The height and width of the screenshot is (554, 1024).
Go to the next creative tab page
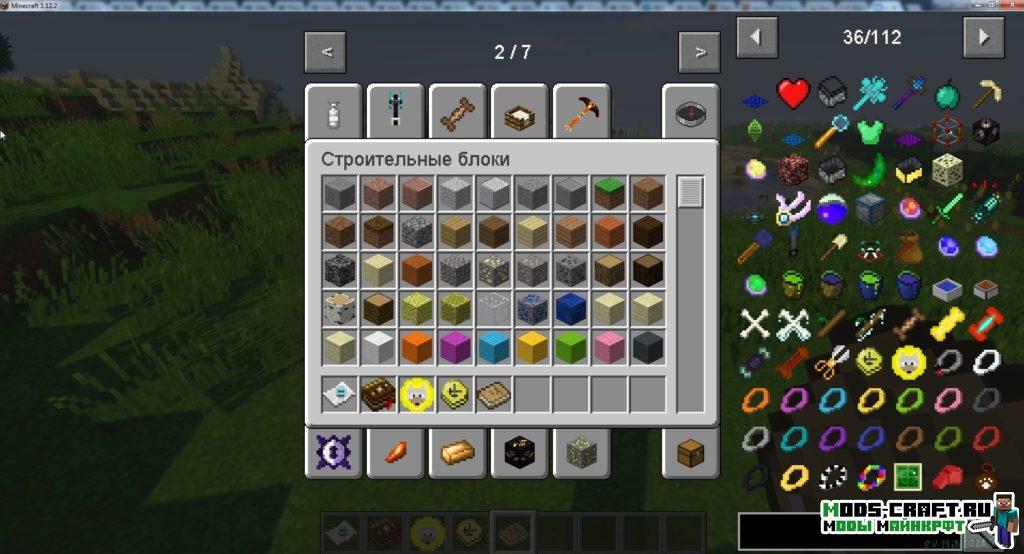700,51
